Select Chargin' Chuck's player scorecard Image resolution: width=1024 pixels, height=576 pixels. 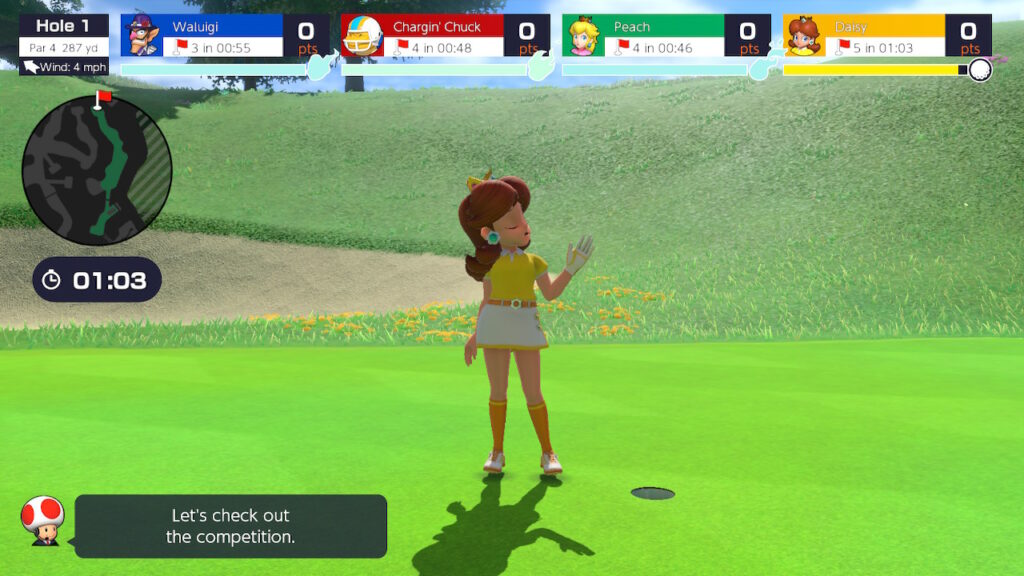point(446,36)
